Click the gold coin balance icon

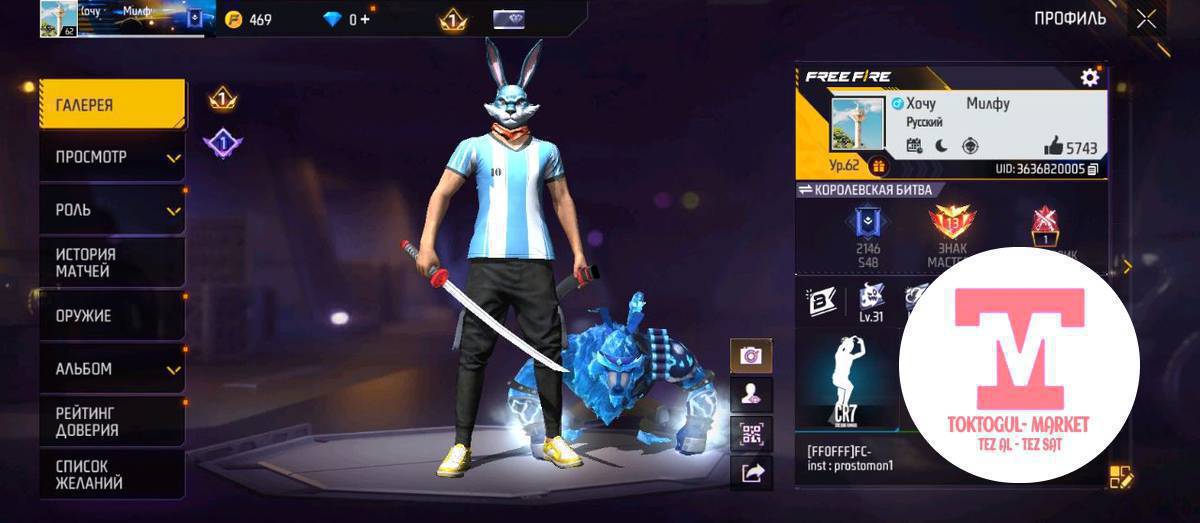click(234, 19)
